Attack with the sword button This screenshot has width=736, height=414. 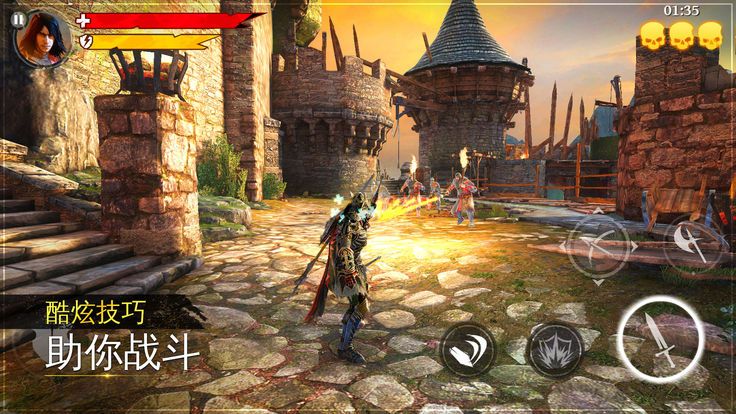(659, 340)
